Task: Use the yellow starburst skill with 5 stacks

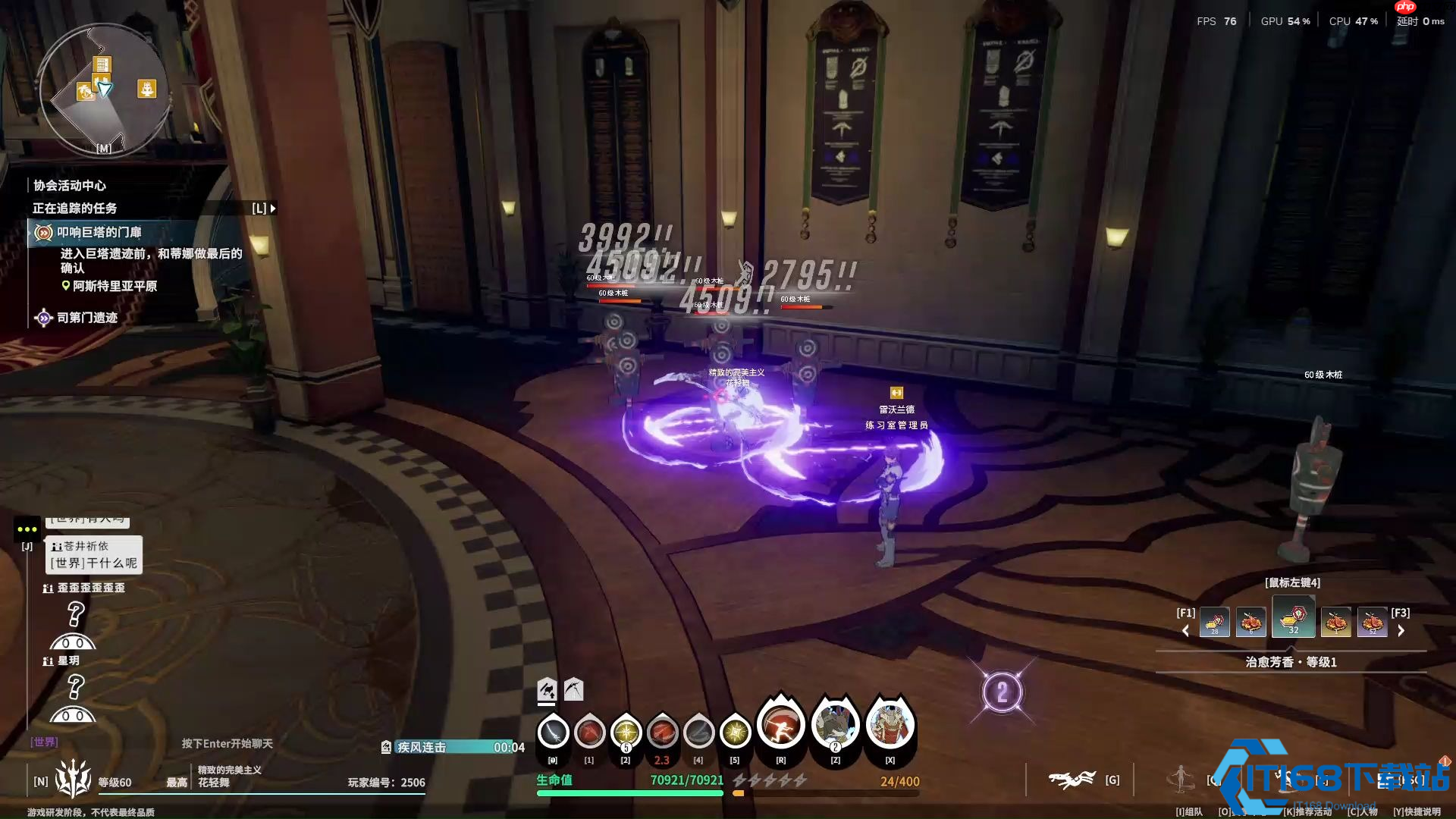Action: 626,733
